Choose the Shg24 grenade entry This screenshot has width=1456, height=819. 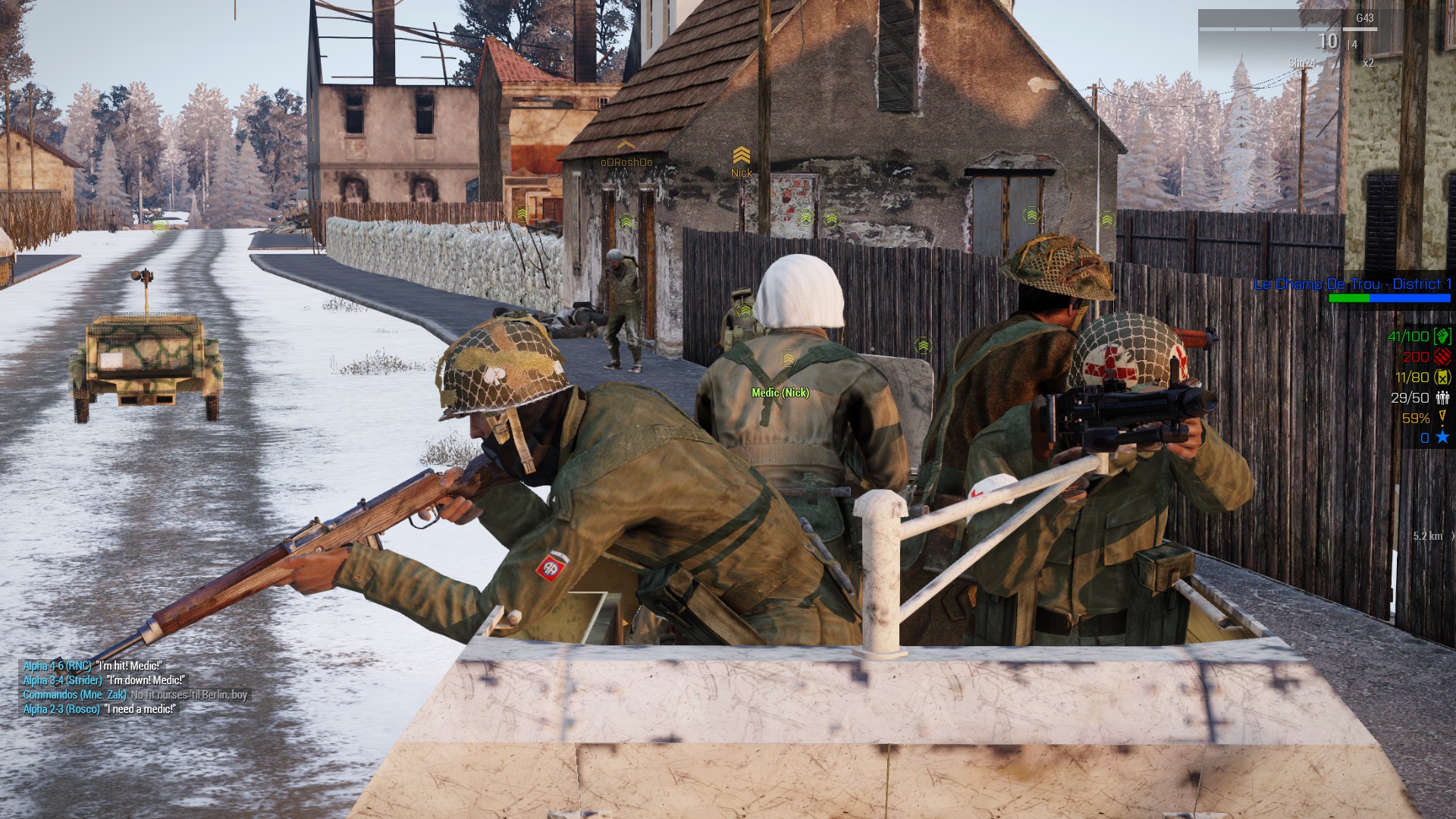tap(1301, 64)
